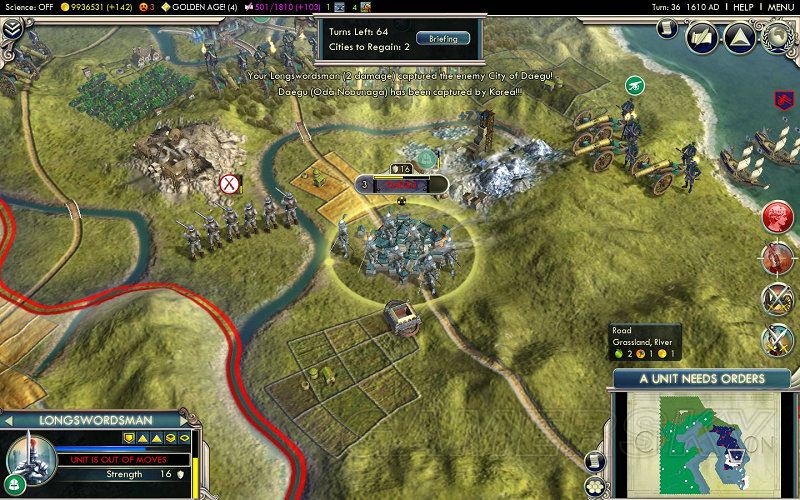Click the scroll button beside the minimap
This screenshot has width=800, height=500.
(x=596, y=462)
